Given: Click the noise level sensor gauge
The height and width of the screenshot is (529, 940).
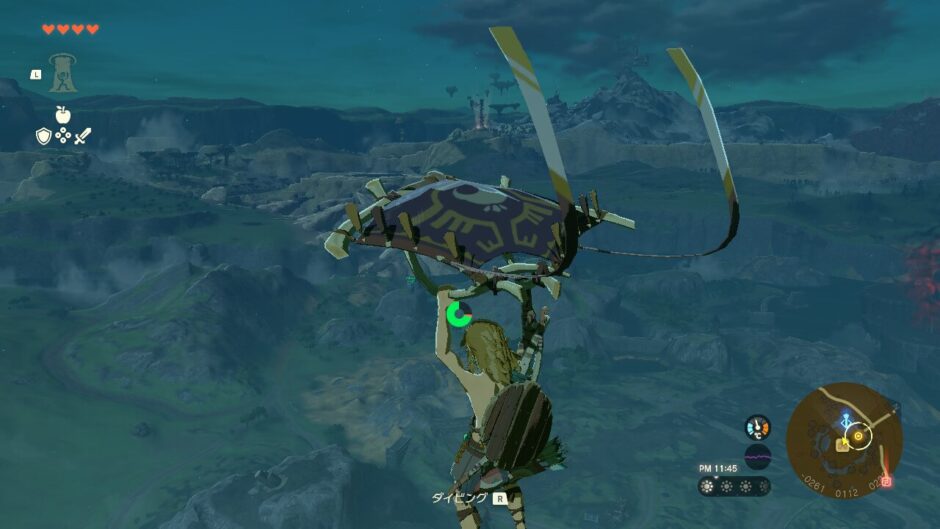Looking at the screenshot, I should tap(757, 457).
